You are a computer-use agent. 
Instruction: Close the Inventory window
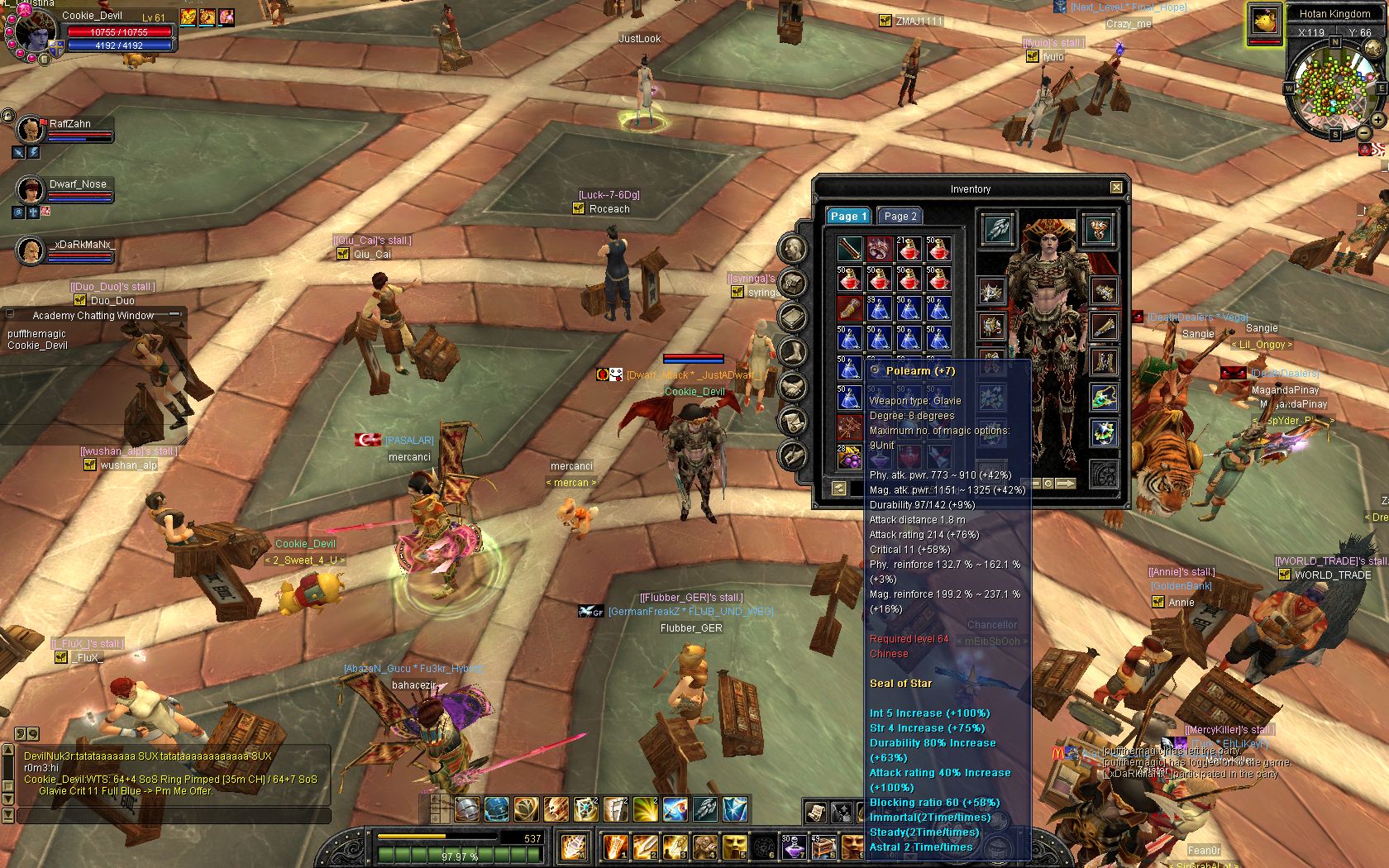[1116, 188]
